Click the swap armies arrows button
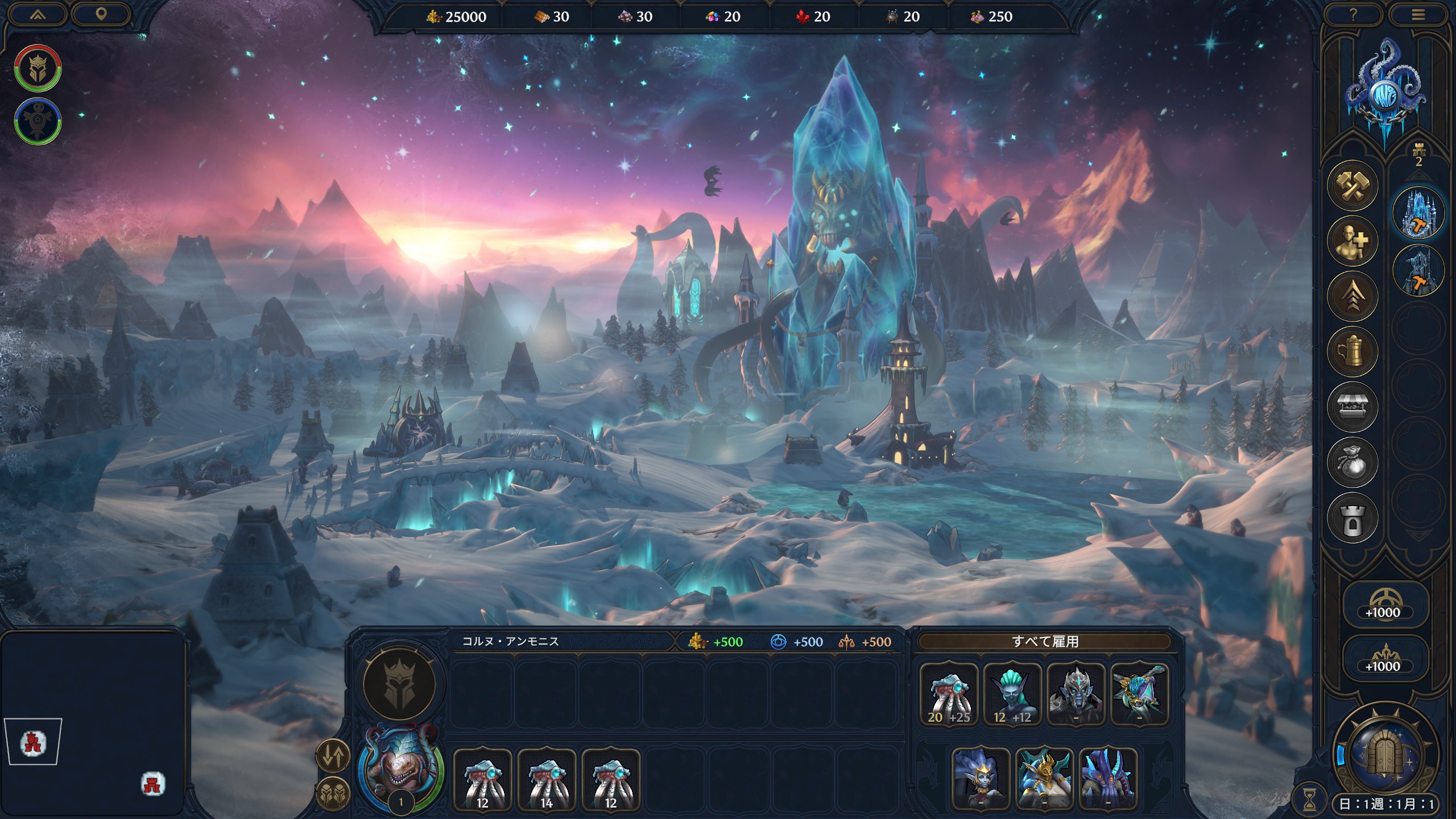 [x=333, y=756]
